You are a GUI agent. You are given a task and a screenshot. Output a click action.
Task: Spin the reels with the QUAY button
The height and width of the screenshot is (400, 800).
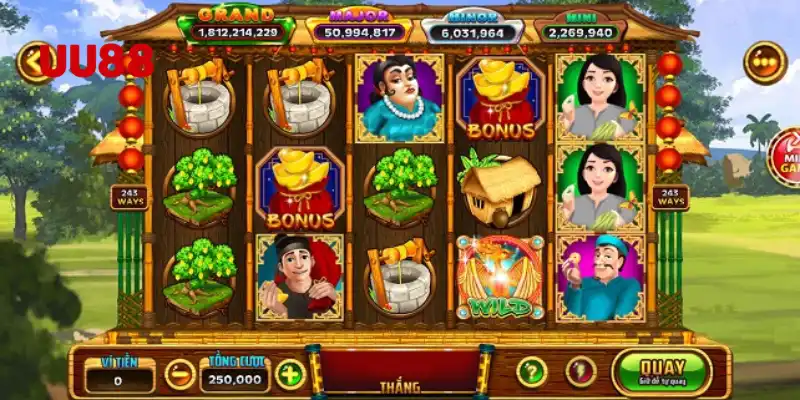click(x=661, y=371)
